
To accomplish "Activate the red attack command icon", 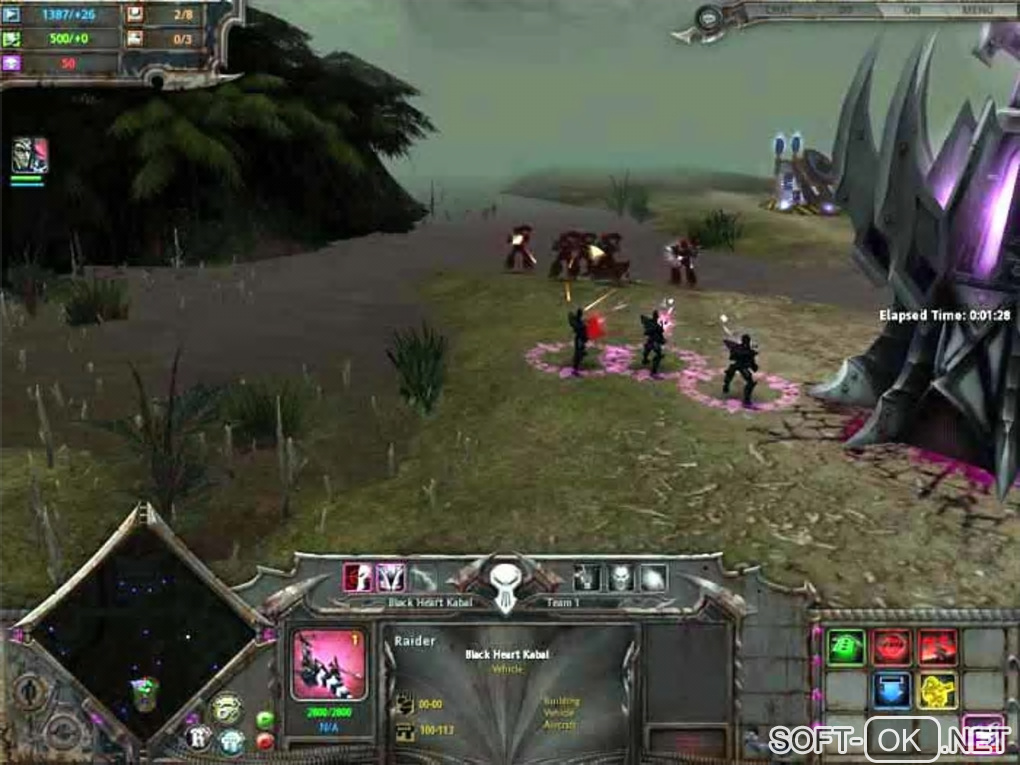I will coord(937,647).
